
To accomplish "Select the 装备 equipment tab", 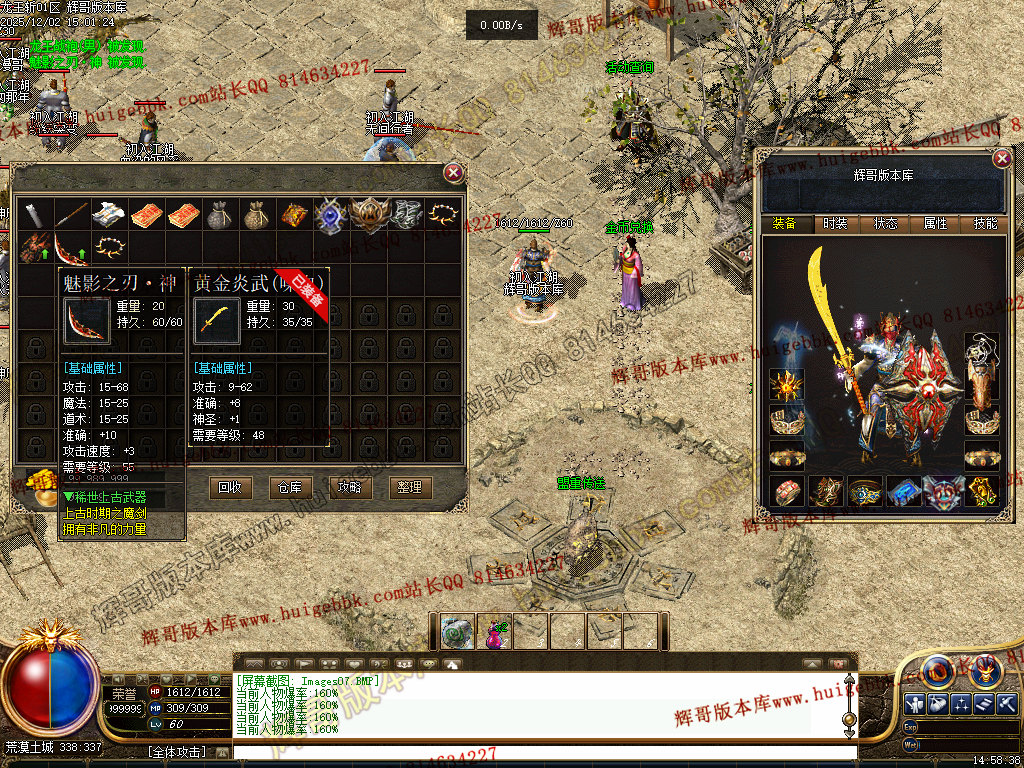I will [x=785, y=224].
